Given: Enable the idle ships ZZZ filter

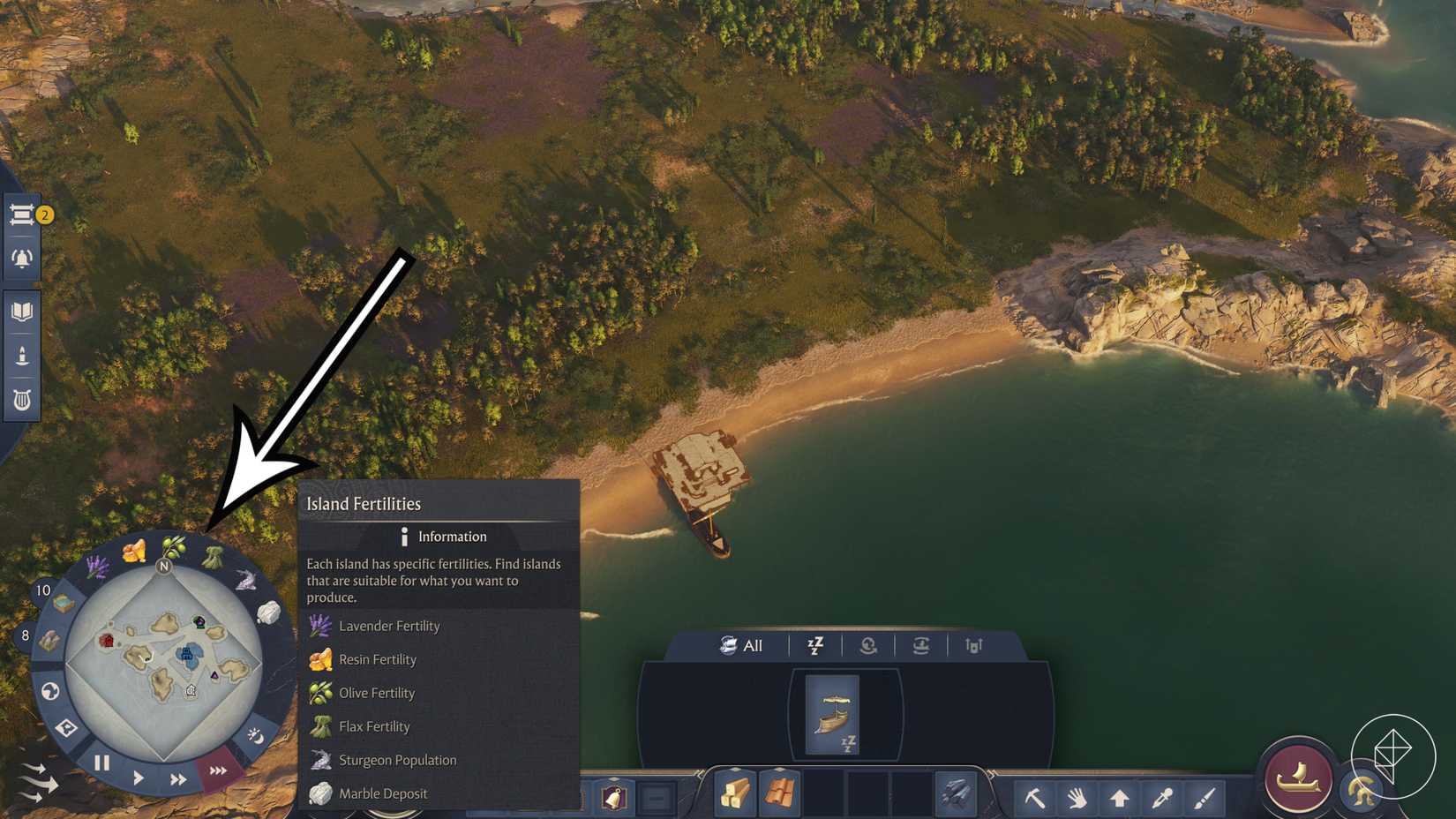Looking at the screenshot, I should tap(815, 645).
